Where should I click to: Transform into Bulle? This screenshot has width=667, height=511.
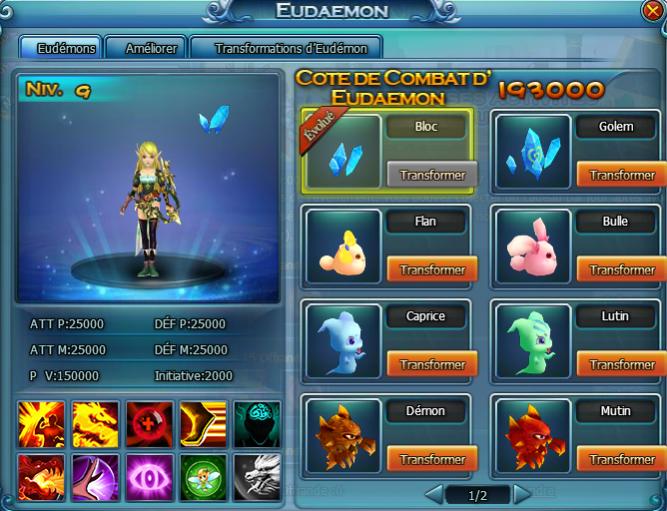(622, 270)
